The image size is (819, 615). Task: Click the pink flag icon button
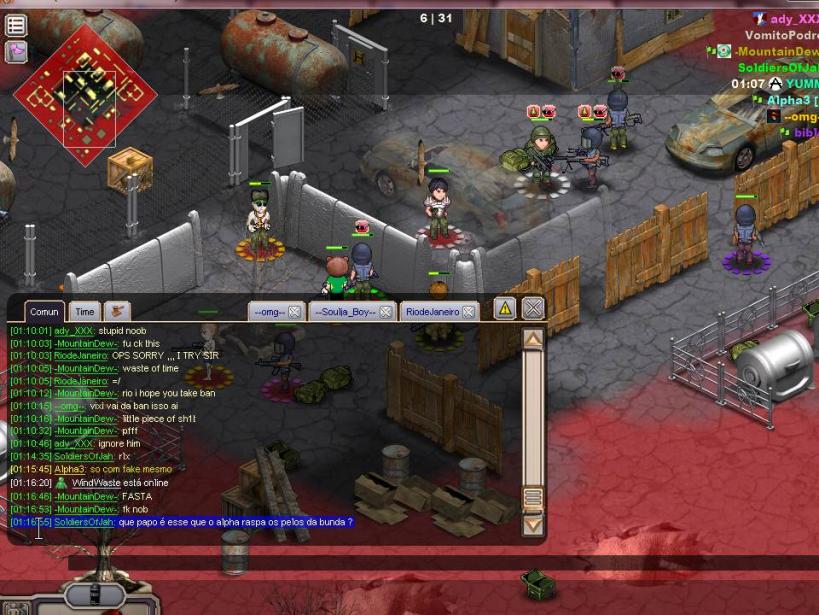tap(16, 51)
